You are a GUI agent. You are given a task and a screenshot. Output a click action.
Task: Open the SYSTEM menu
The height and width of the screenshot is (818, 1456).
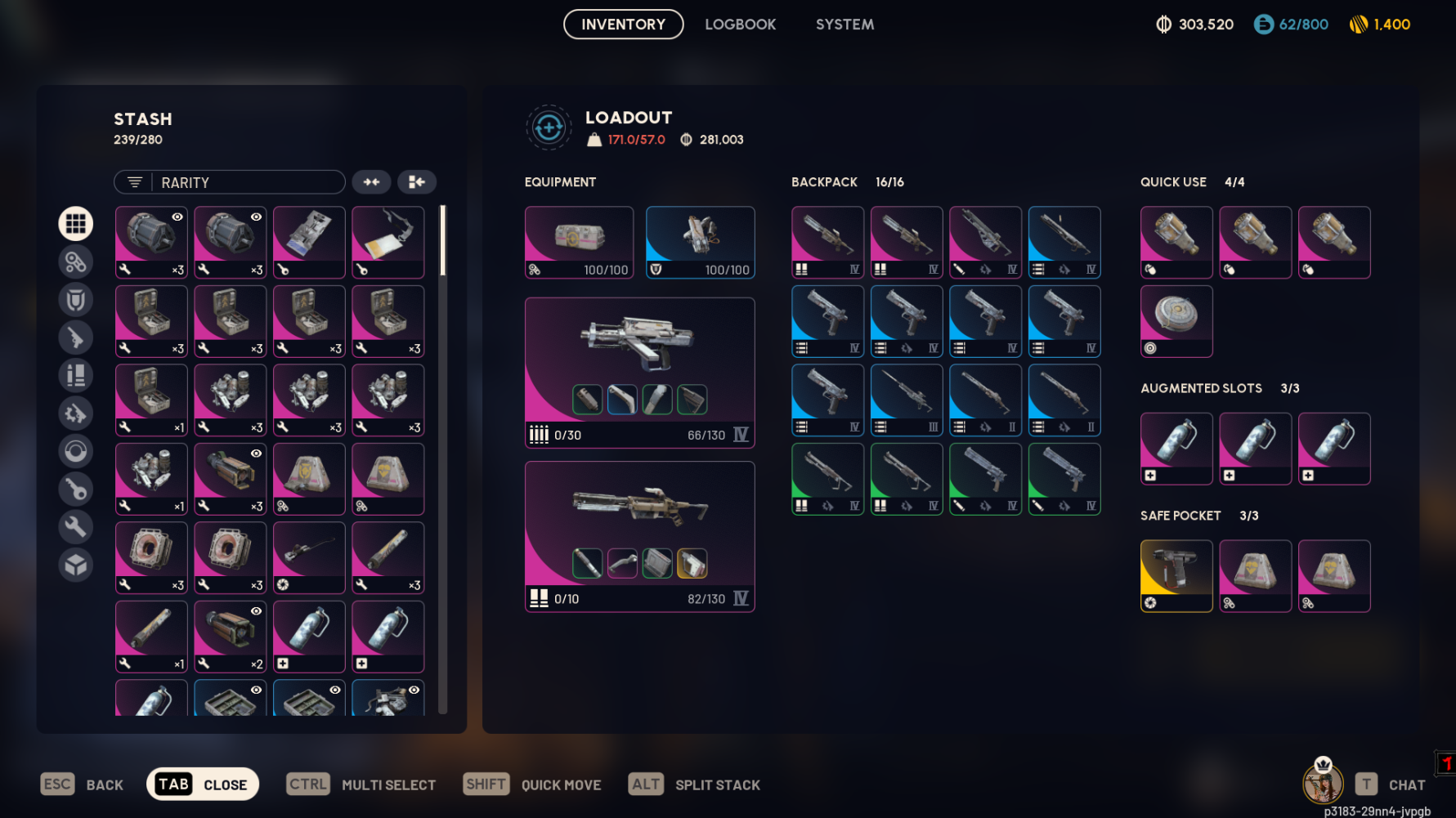coord(844,24)
